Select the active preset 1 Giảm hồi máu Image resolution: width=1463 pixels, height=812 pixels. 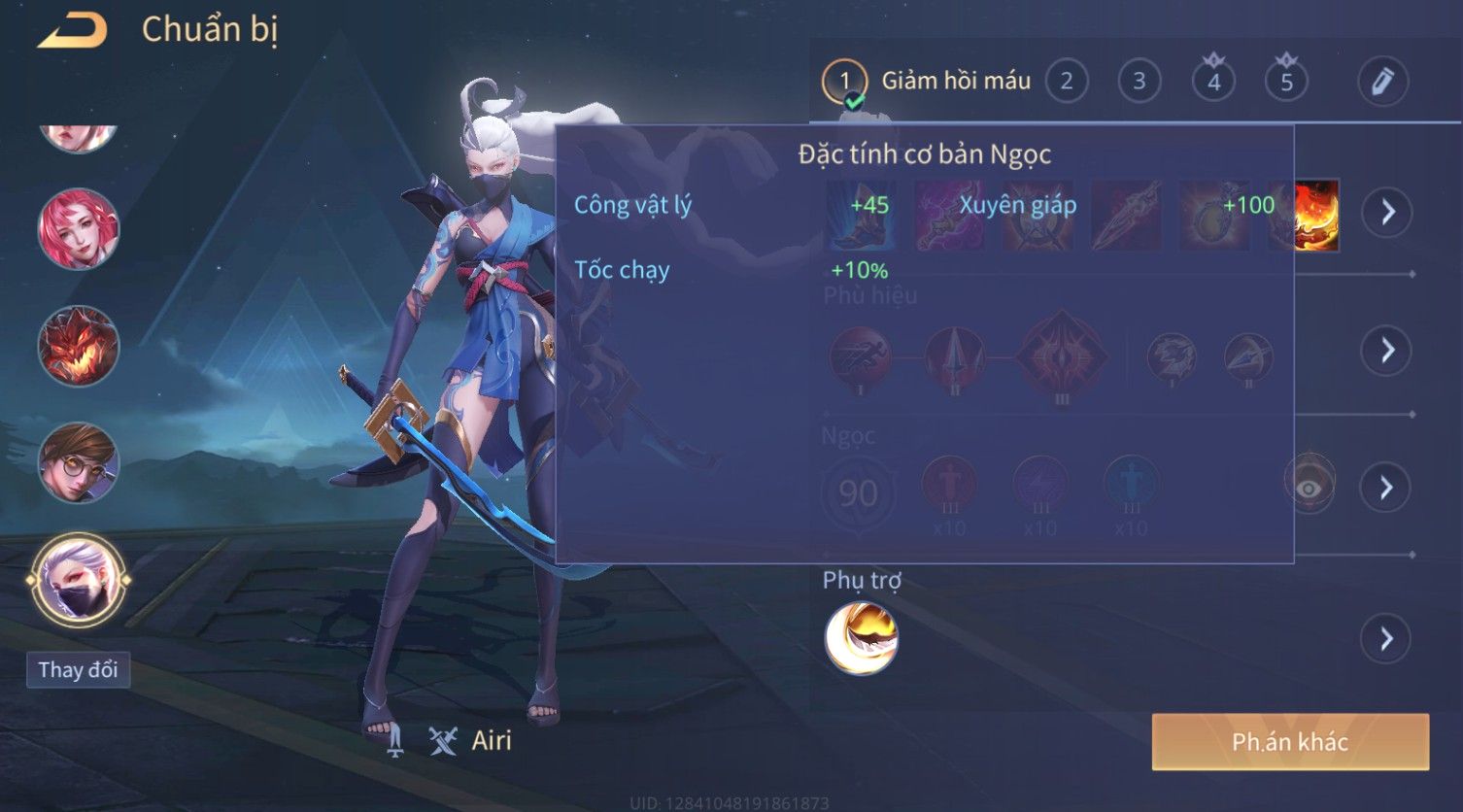coord(844,82)
